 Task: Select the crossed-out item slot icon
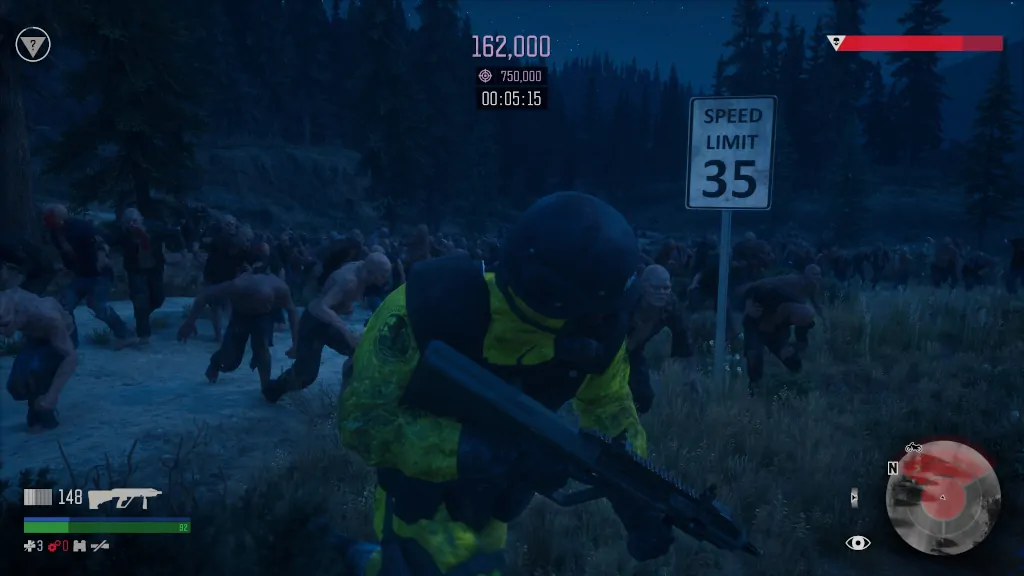[x=100, y=546]
